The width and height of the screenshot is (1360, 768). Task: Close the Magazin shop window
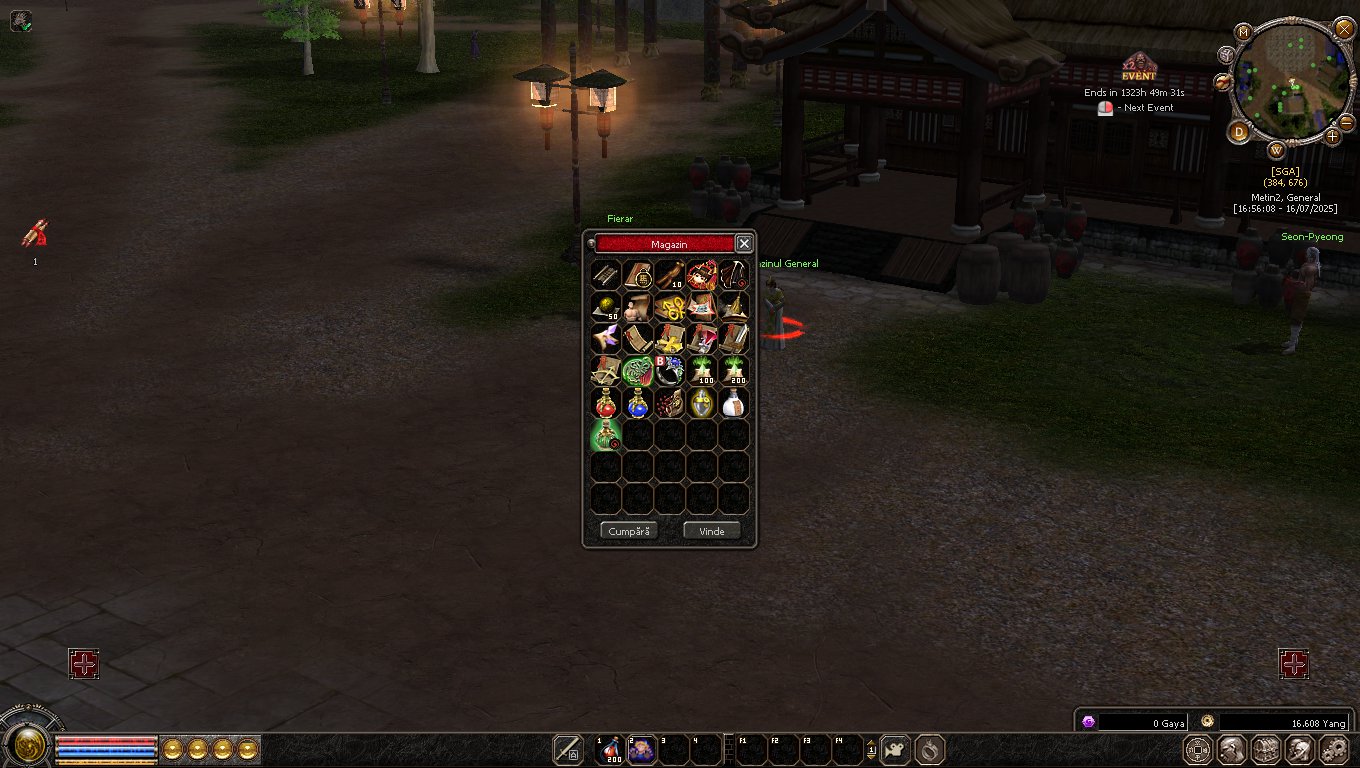click(744, 243)
